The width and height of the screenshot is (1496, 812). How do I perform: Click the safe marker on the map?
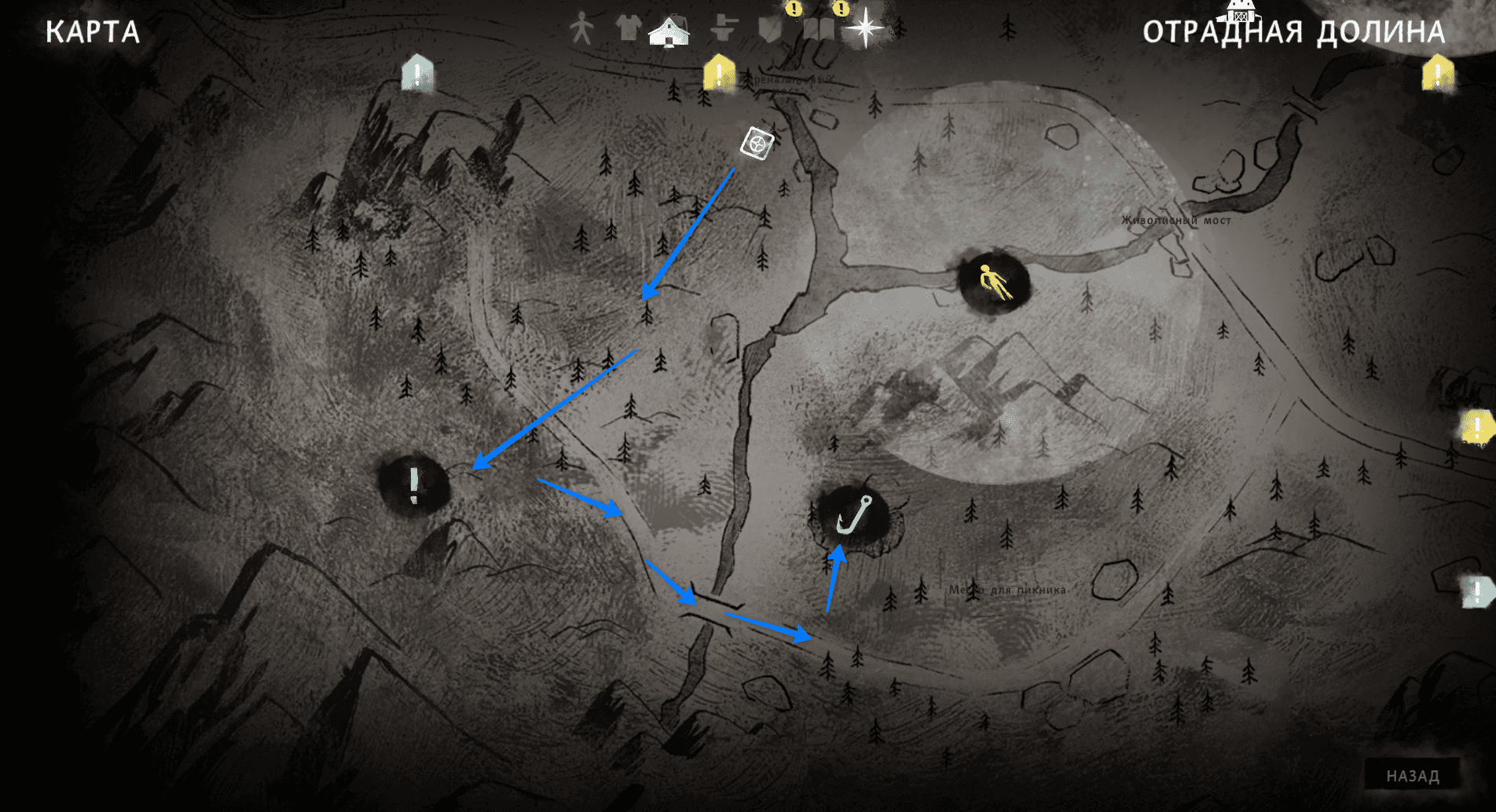(x=757, y=144)
